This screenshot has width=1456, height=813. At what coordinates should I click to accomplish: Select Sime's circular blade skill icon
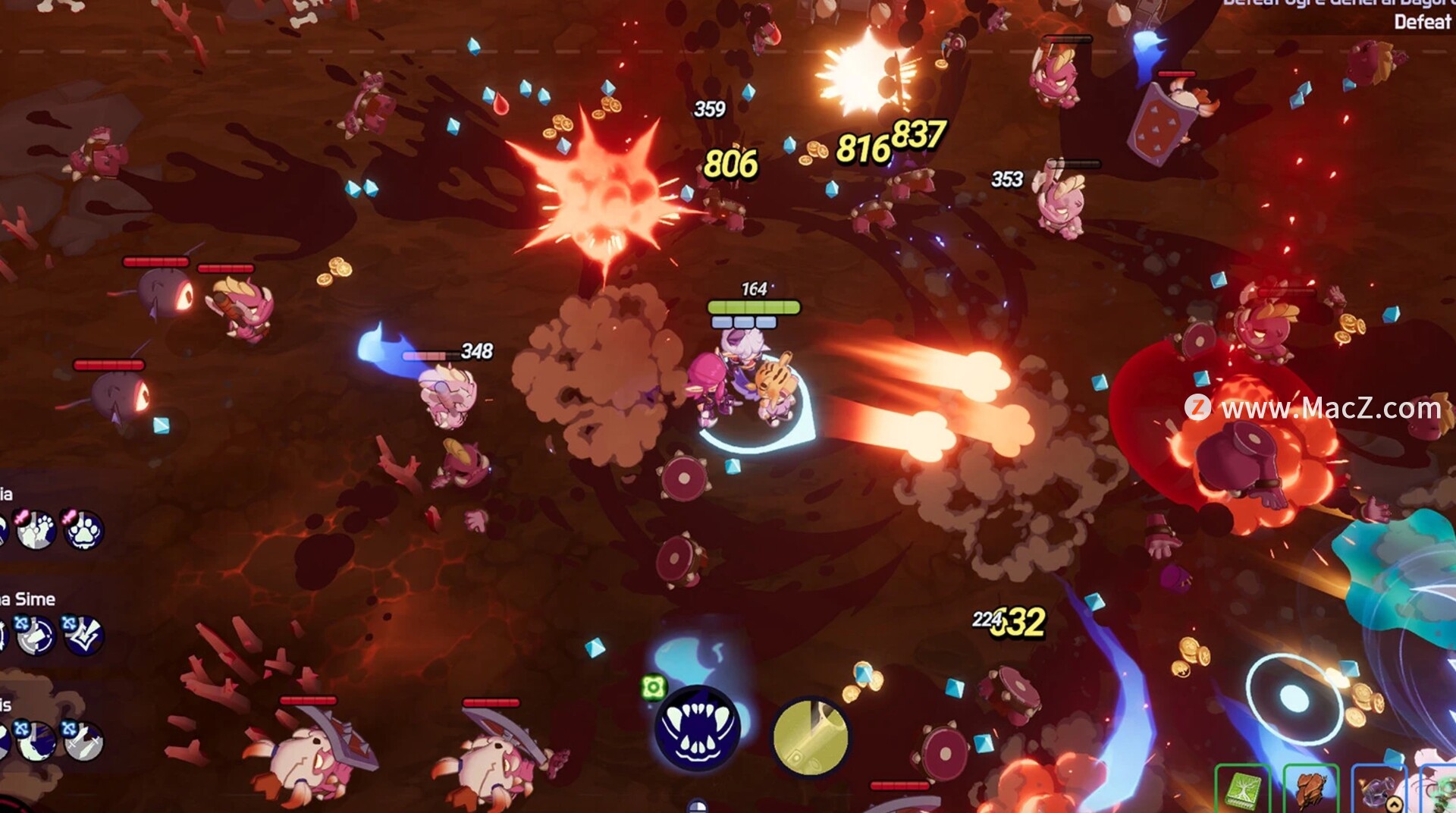36,636
